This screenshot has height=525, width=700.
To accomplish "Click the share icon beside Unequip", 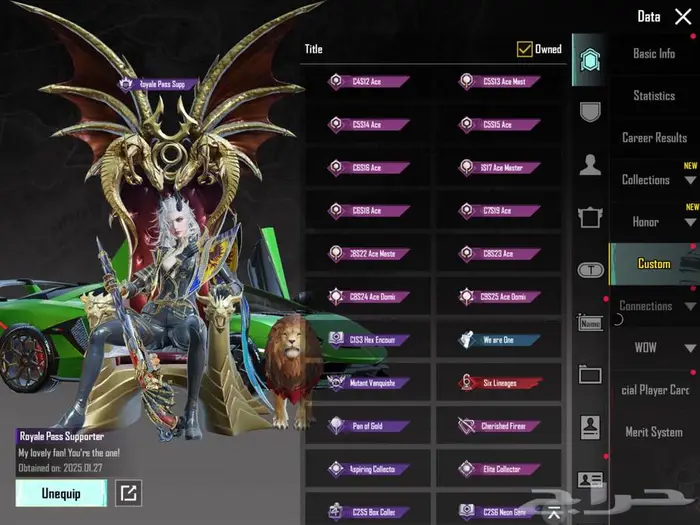I will [x=129, y=492].
